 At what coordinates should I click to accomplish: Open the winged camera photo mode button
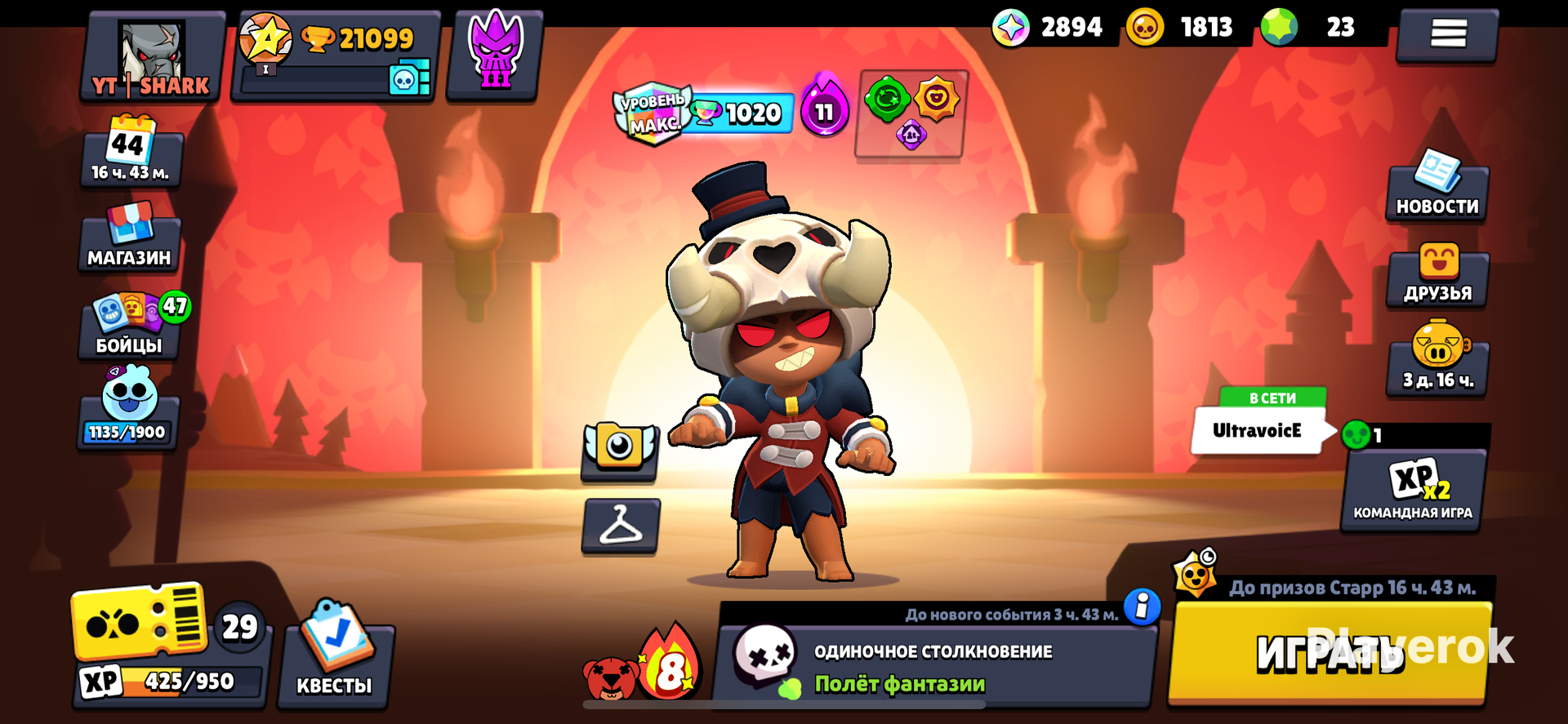coord(620,449)
